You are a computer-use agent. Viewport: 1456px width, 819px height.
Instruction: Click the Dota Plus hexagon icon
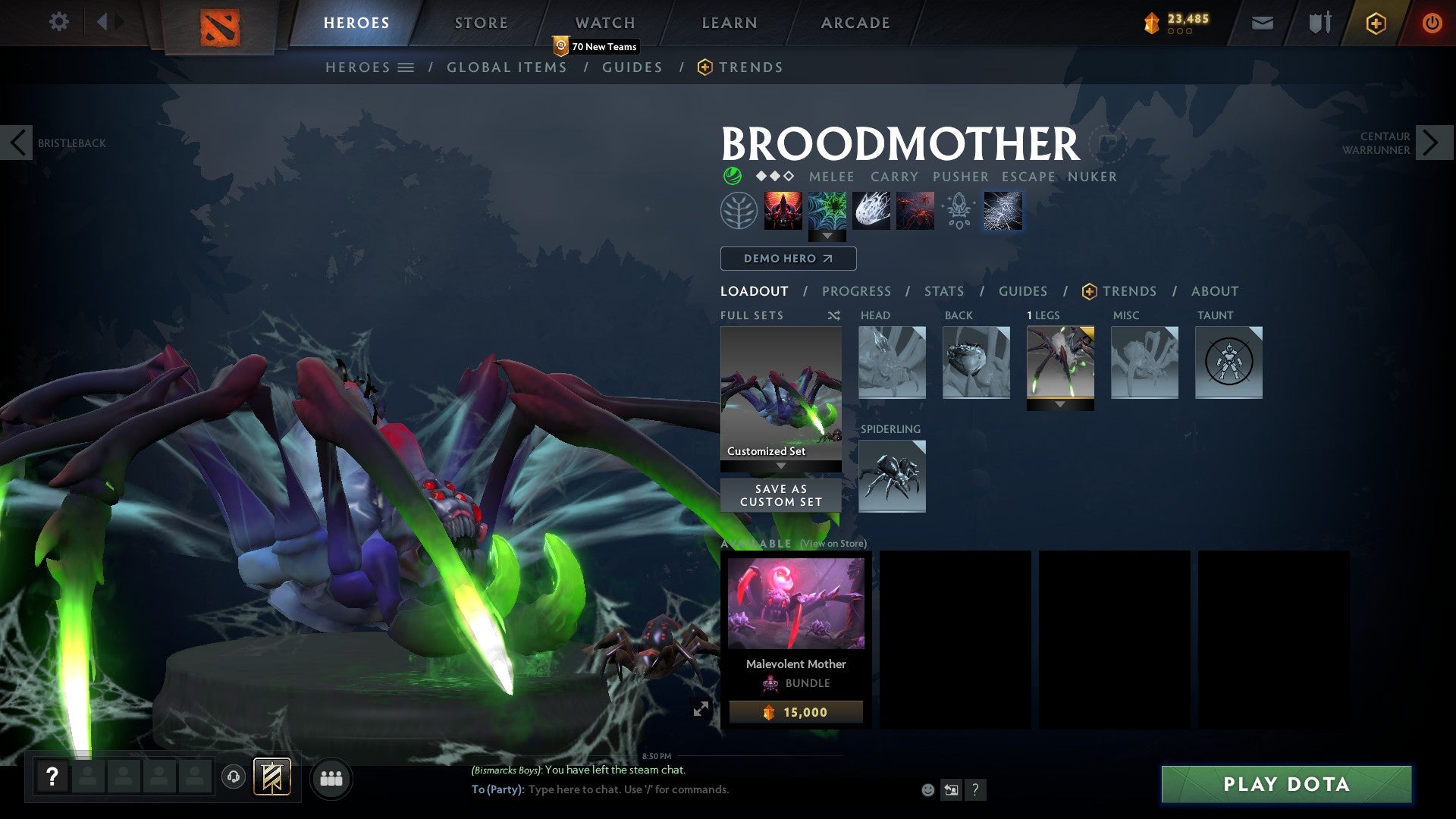(x=1375, y=24)
